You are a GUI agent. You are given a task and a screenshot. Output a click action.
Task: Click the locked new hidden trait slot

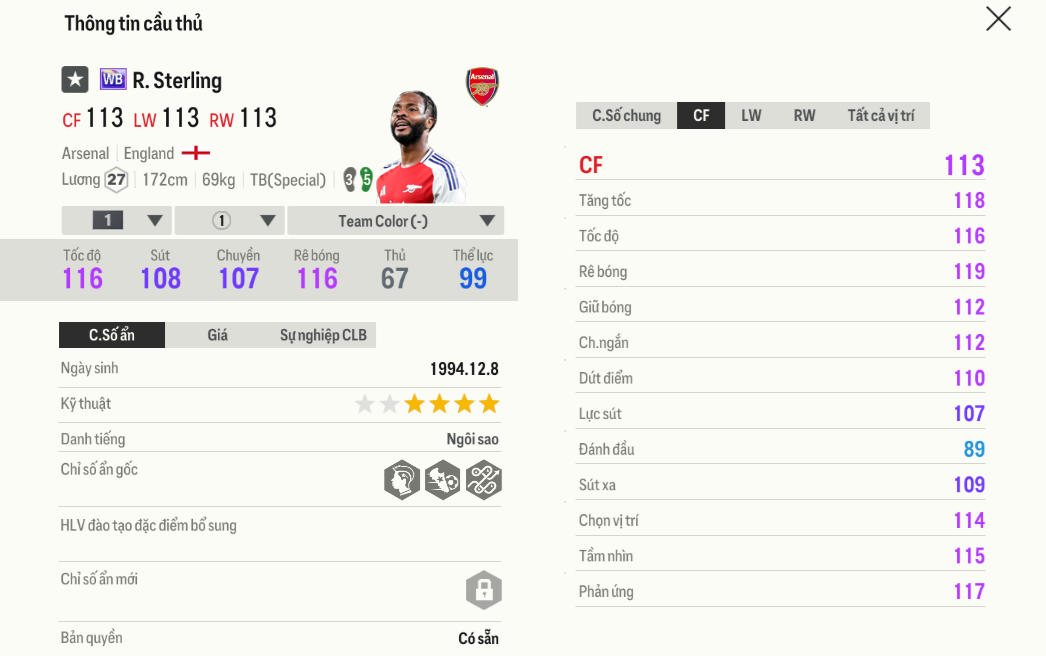click(483, 589)
